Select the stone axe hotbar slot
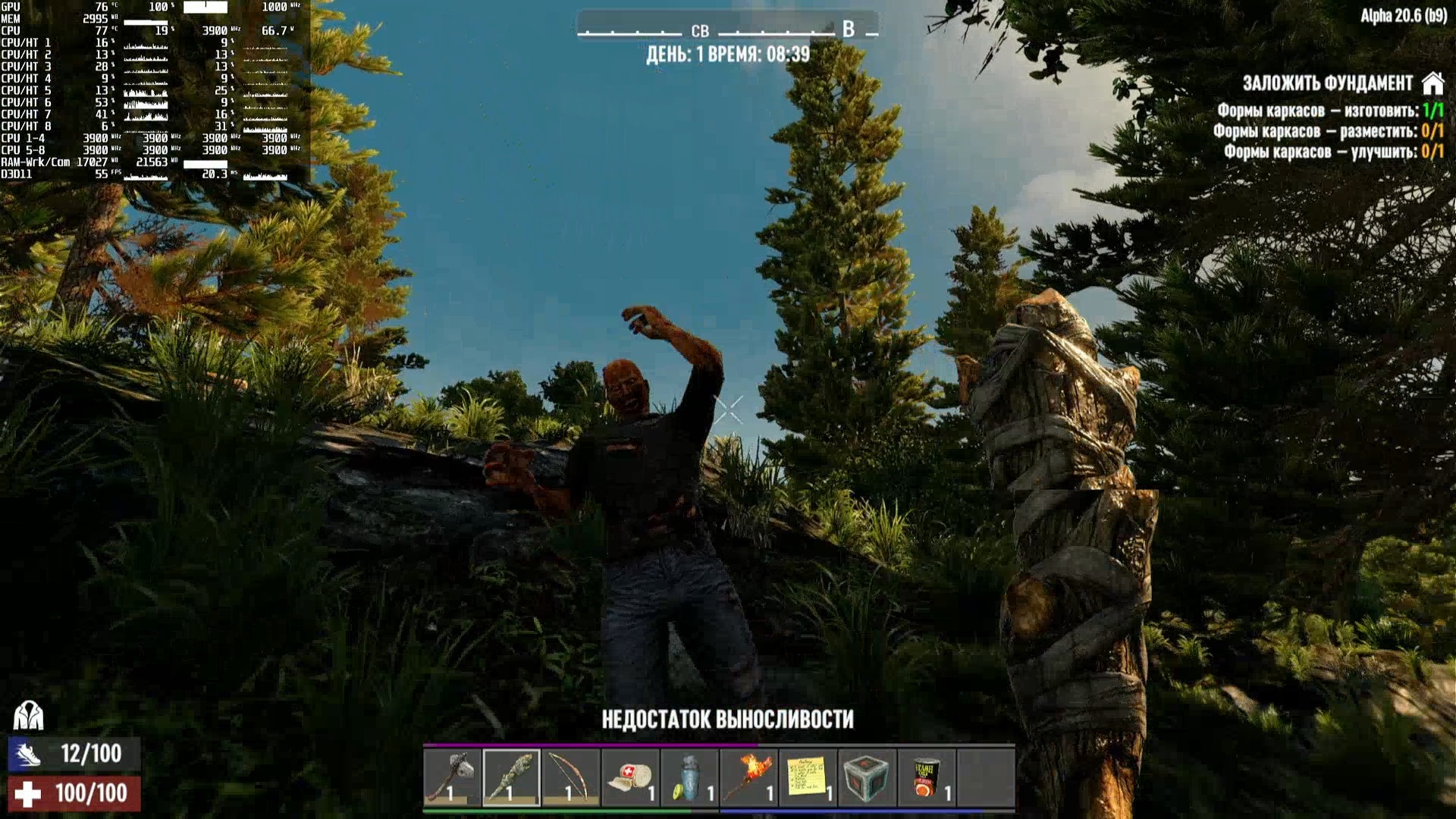Viewport: 1456px width, 819px height. (x=452, y=777)
